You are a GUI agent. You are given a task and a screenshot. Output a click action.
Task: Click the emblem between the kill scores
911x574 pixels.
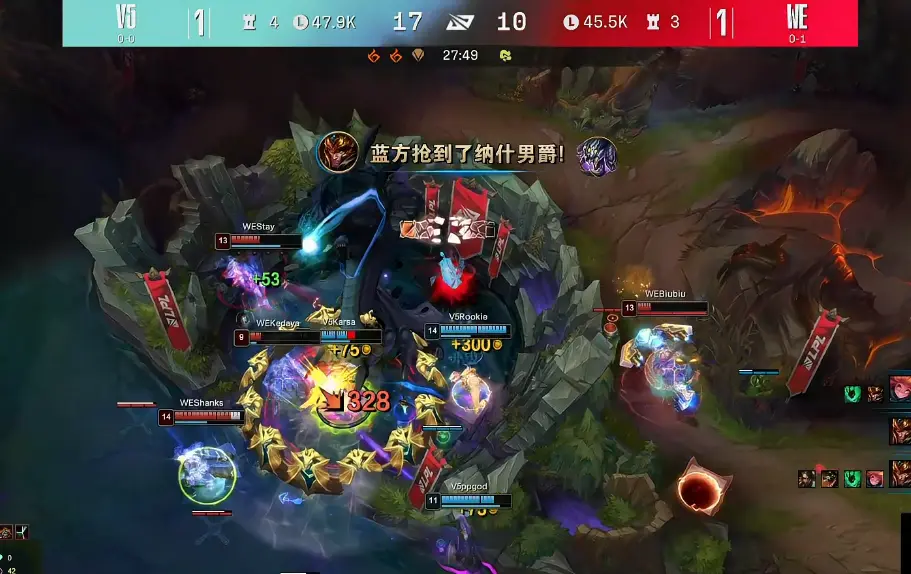tap(461, 22)
